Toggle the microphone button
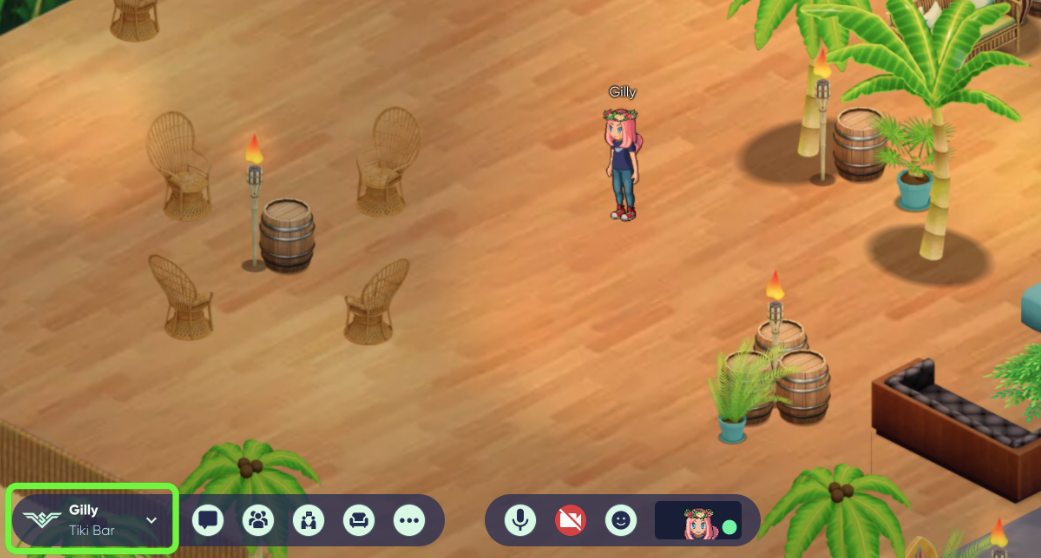The image size is (1041, 558). 519,520
